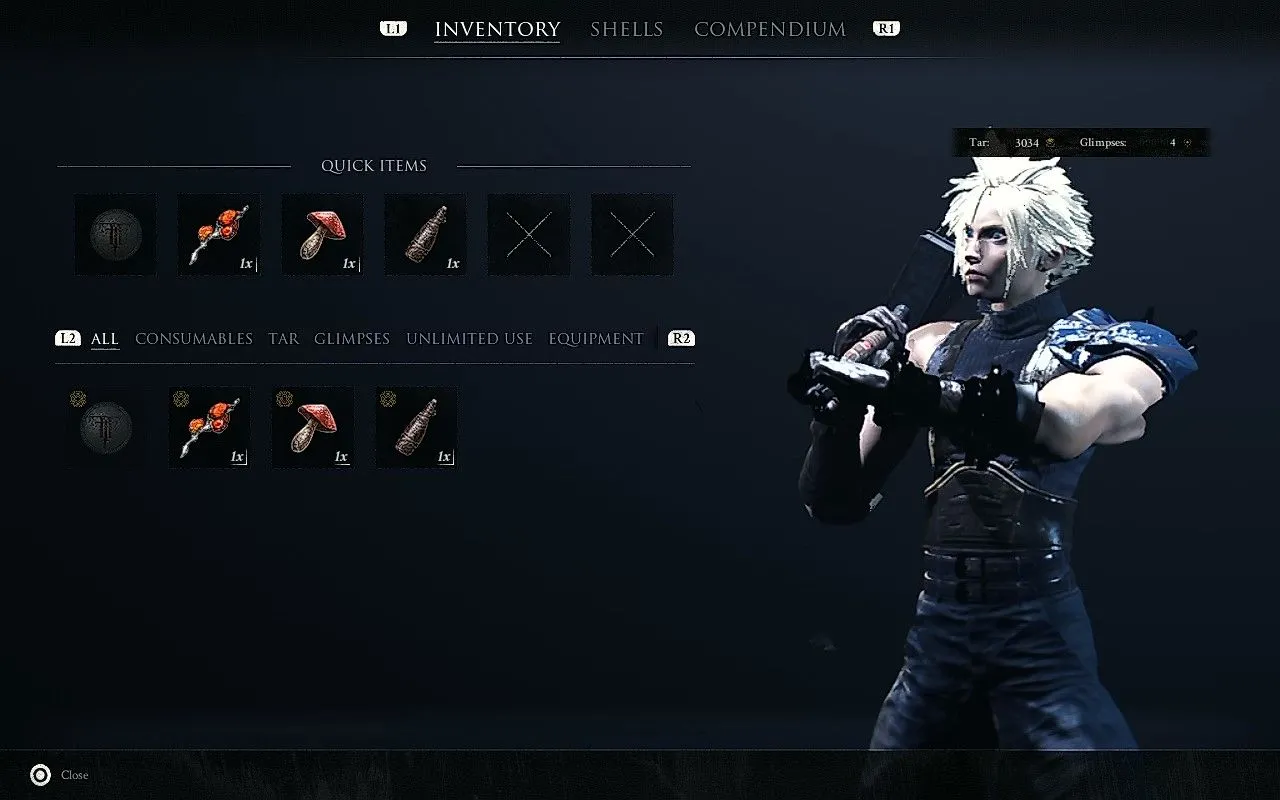Switch to the Shells tab
The height and width of the screenshot is (800, 1280).
click(x=626, y=29)
